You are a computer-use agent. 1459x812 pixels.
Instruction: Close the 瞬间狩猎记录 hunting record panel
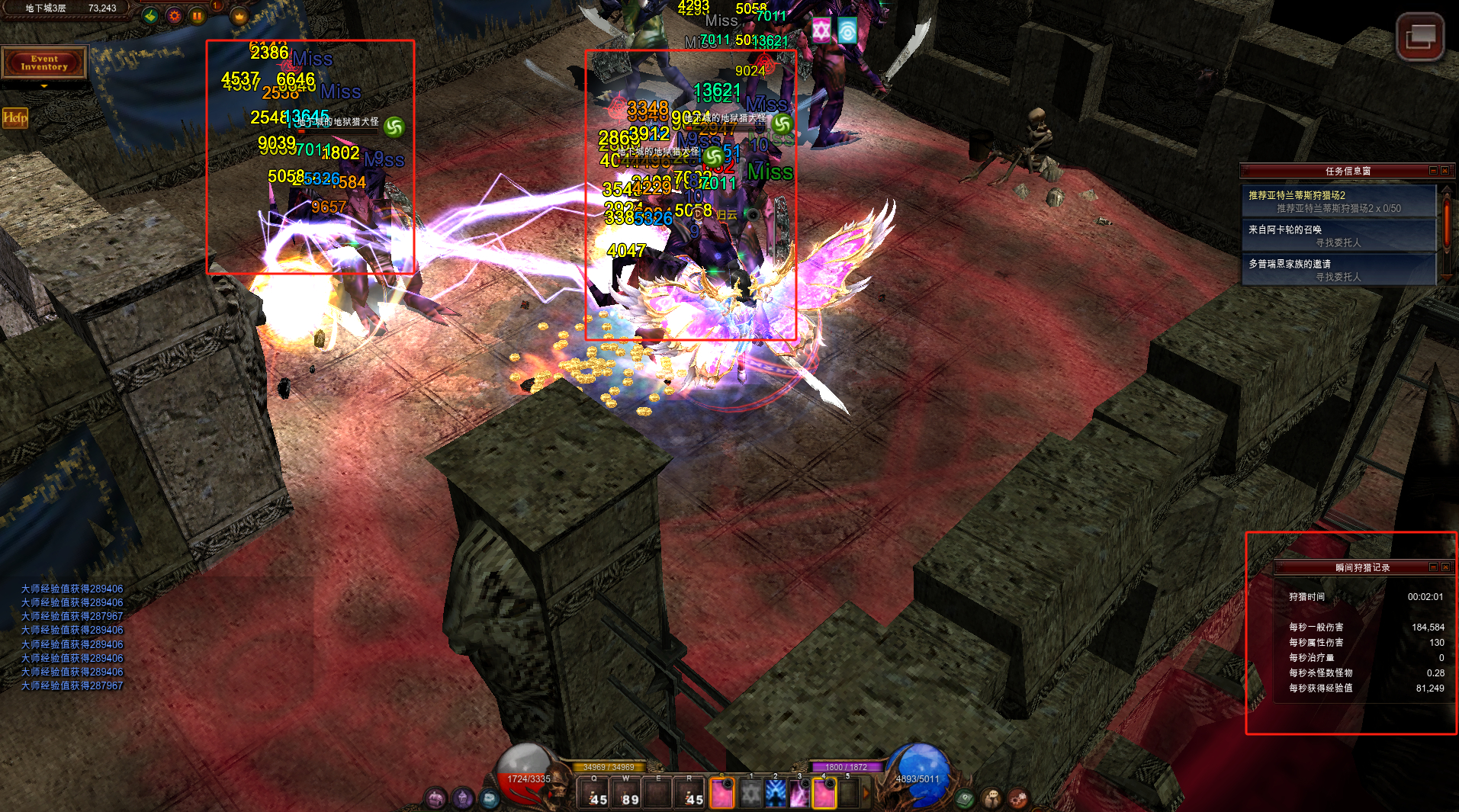pyautogui.click(x=1445, y=567)
